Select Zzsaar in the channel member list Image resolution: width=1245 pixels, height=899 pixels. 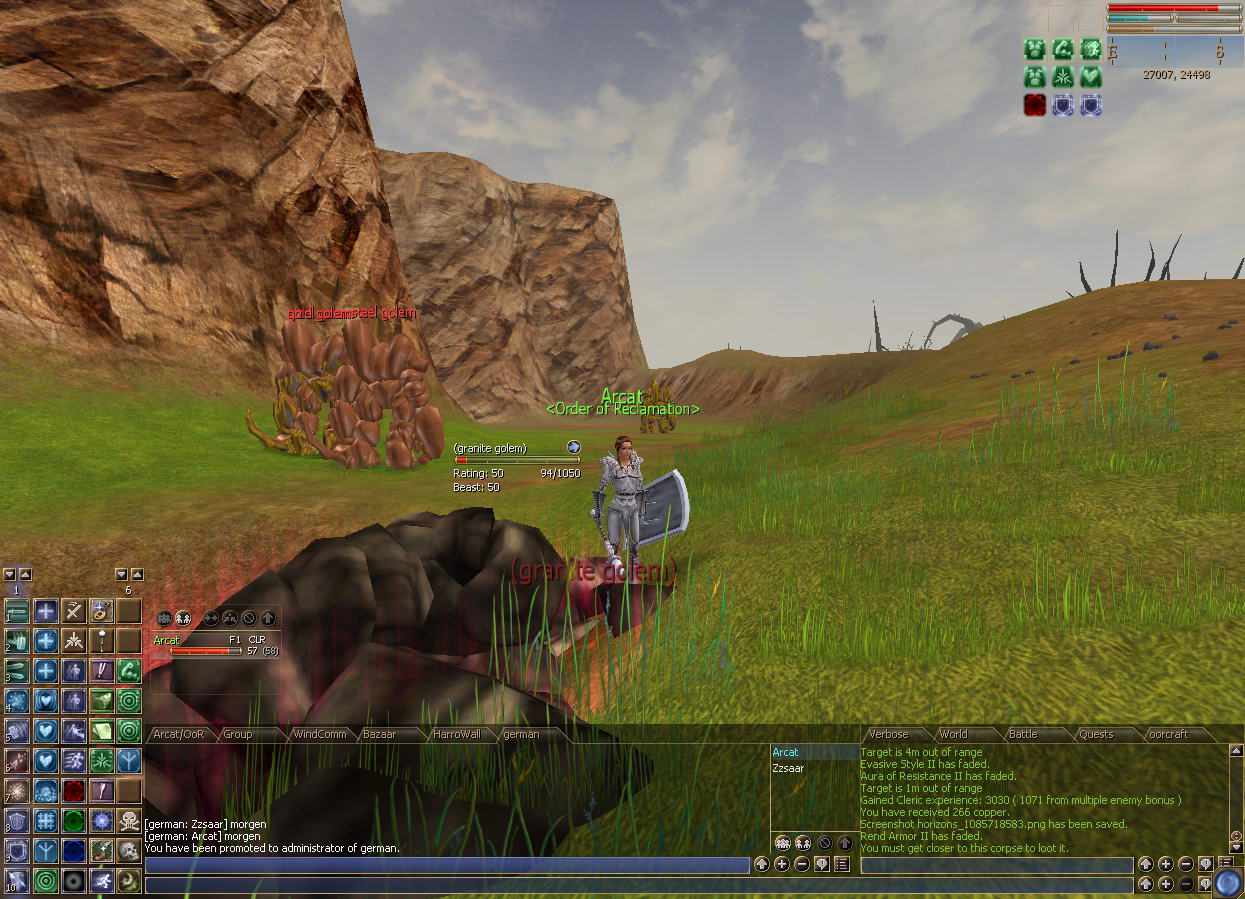pos(788,768)
